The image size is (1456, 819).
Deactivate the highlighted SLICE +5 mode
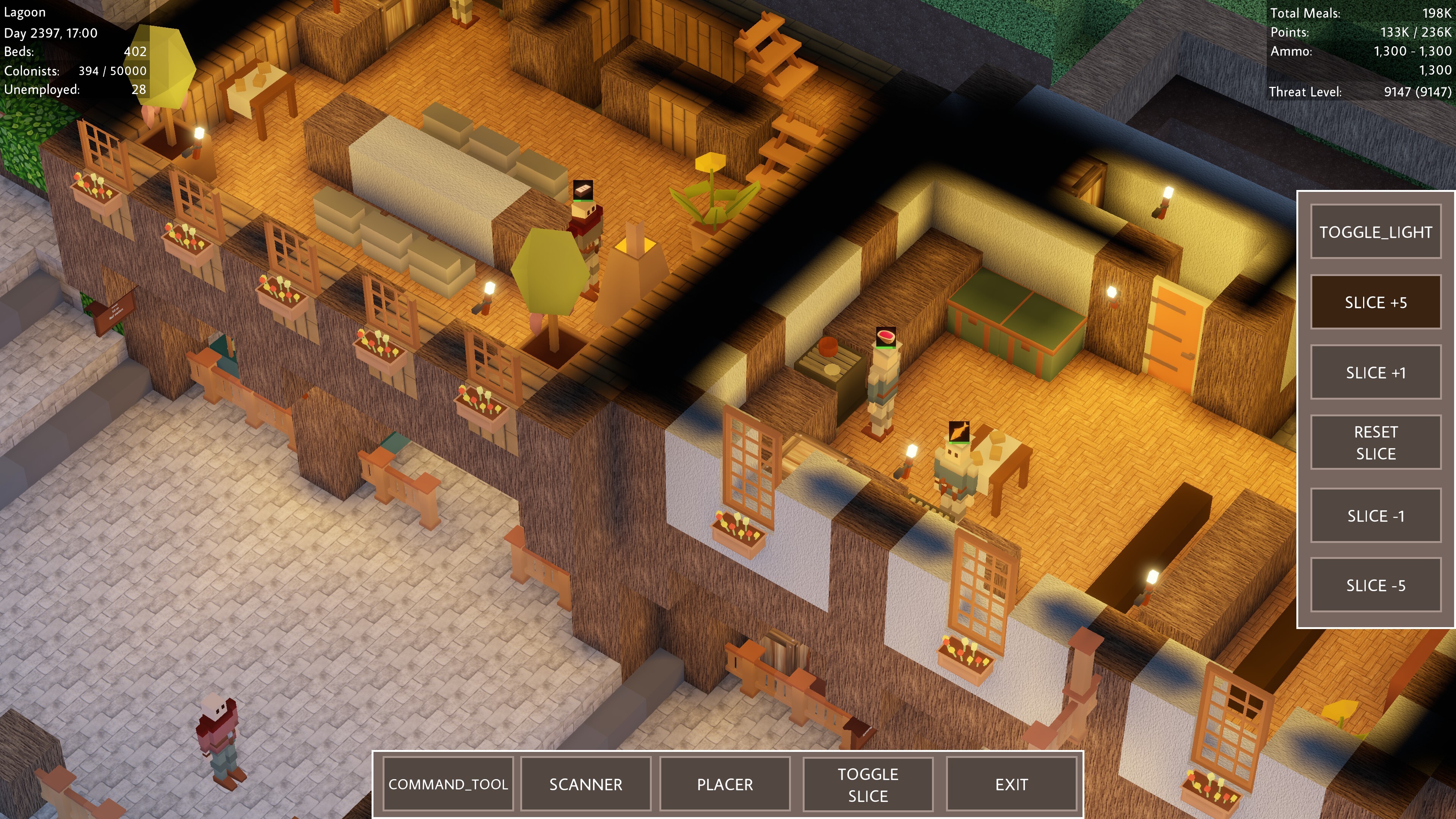1376,302
